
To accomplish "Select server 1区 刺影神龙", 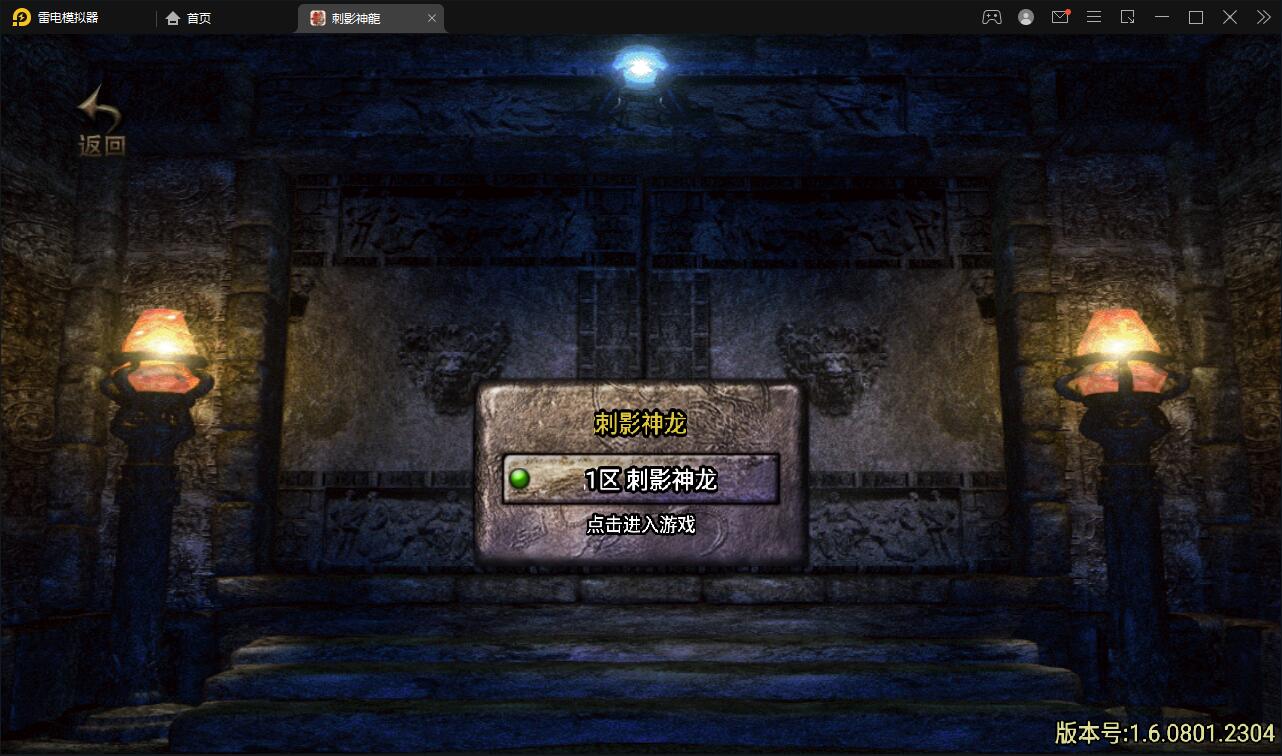I will pyautogui.click(x=640, y=479).
